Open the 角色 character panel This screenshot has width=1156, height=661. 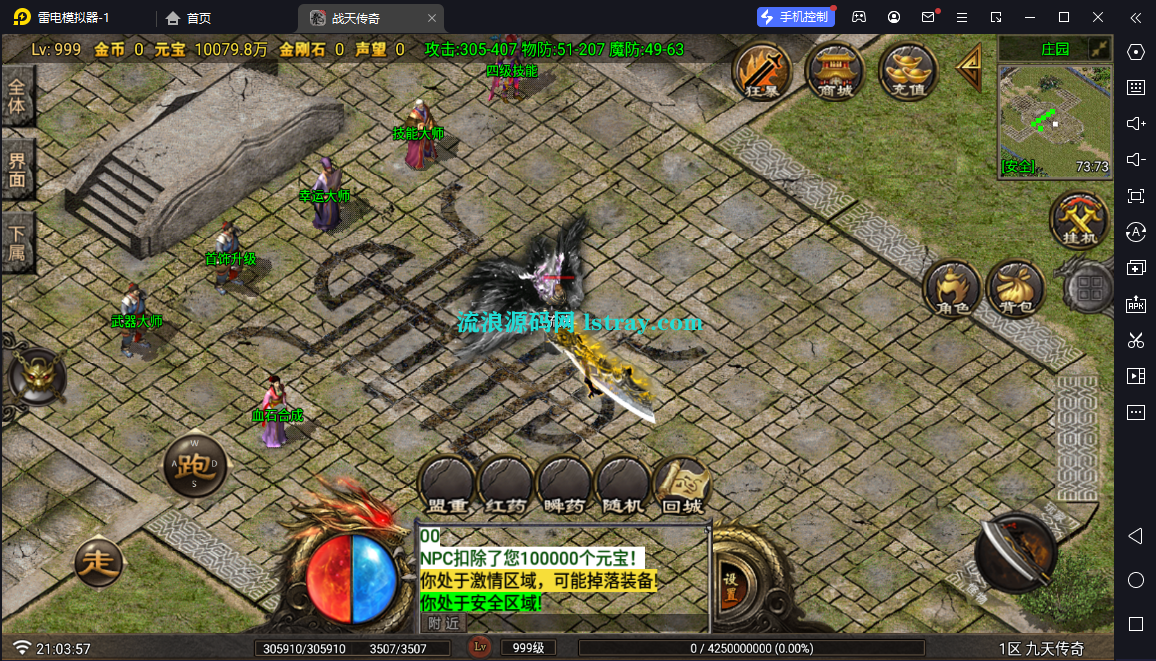[951, 290]
